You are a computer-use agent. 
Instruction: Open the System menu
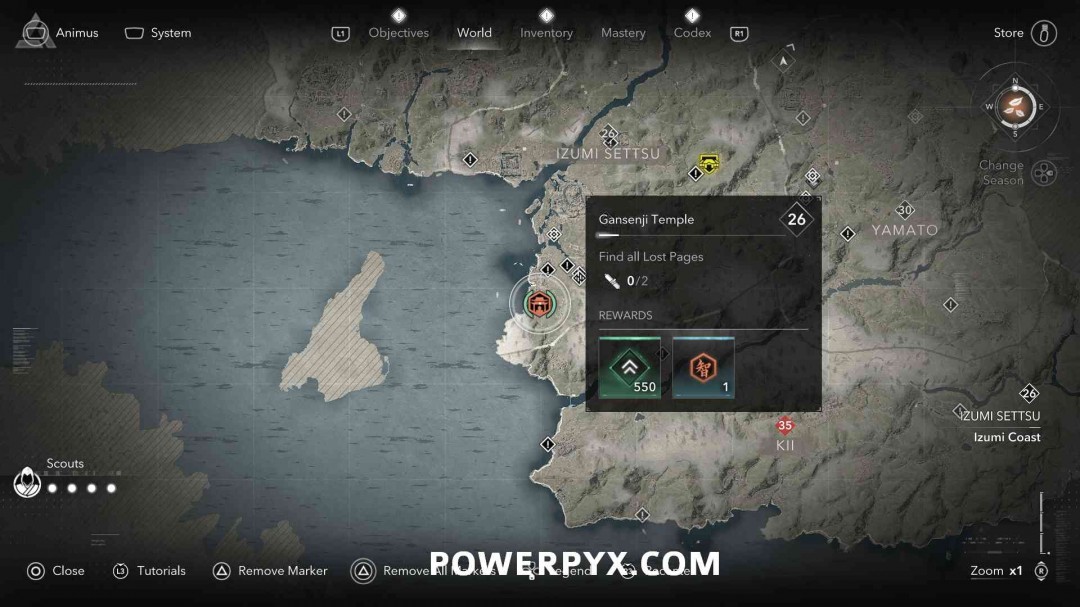158,33
